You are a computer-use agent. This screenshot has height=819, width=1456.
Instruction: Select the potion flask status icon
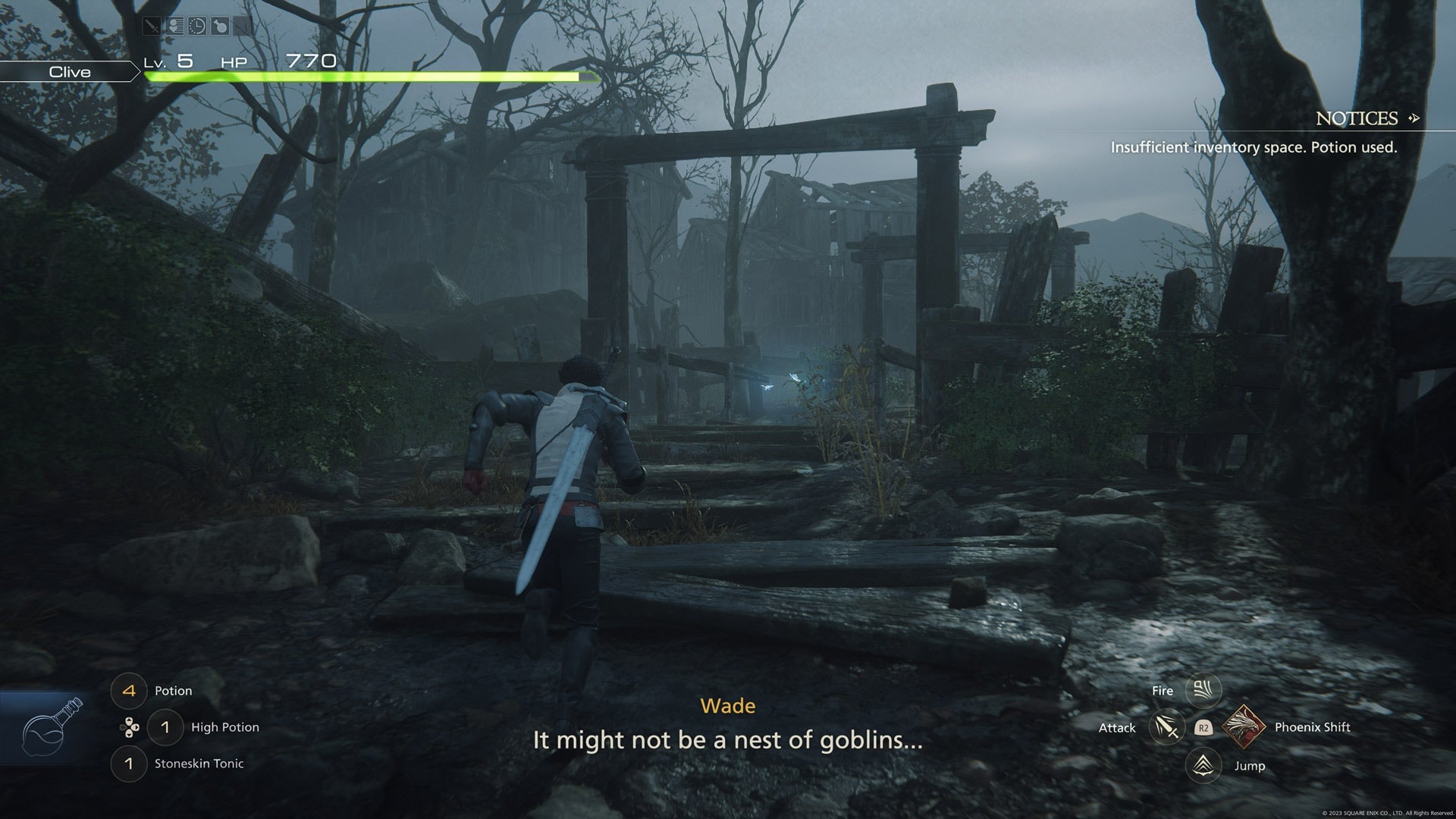220,27
